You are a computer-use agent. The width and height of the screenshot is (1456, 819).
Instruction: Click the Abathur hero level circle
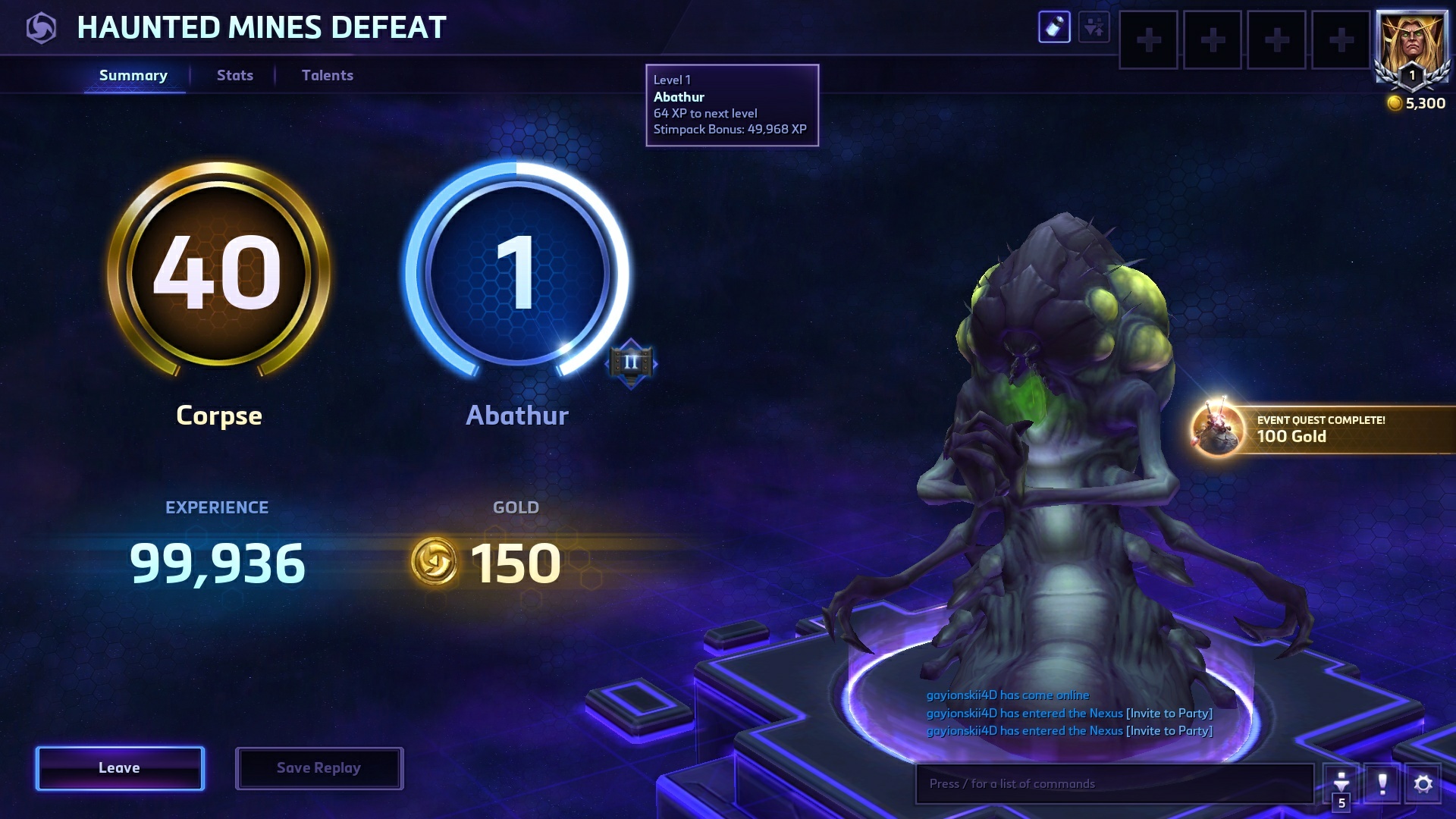pyautogui.click(x=517, y=271)
